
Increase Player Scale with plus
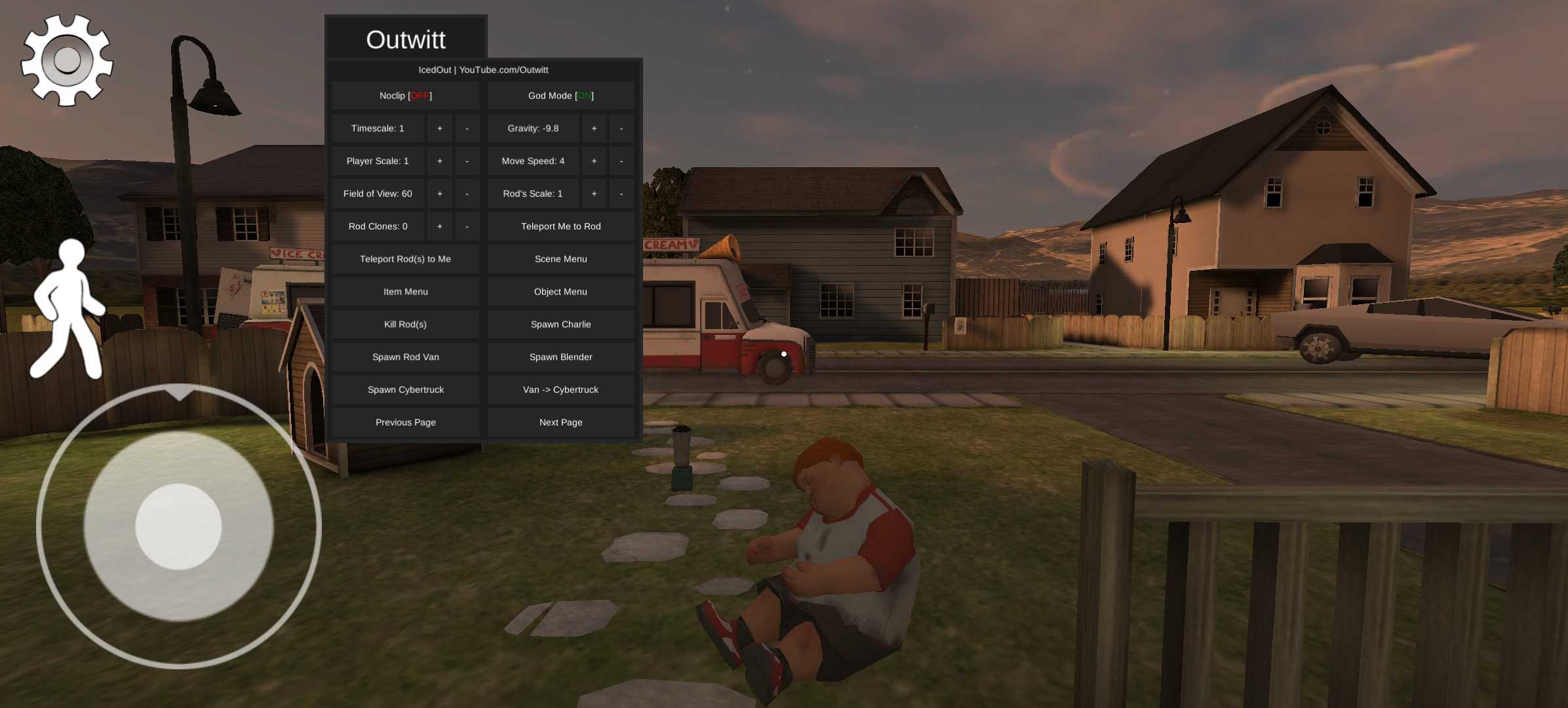[x=440, y=161]
